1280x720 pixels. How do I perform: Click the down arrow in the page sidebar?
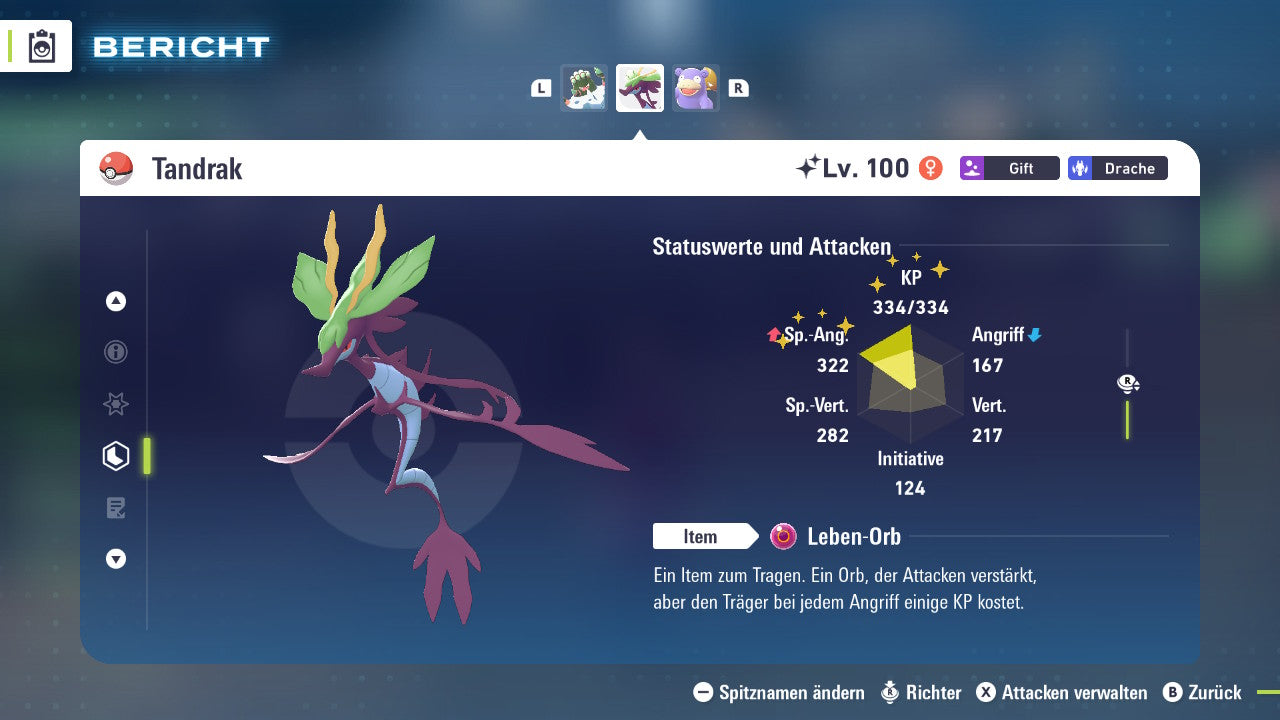click(x=116, y=559)
